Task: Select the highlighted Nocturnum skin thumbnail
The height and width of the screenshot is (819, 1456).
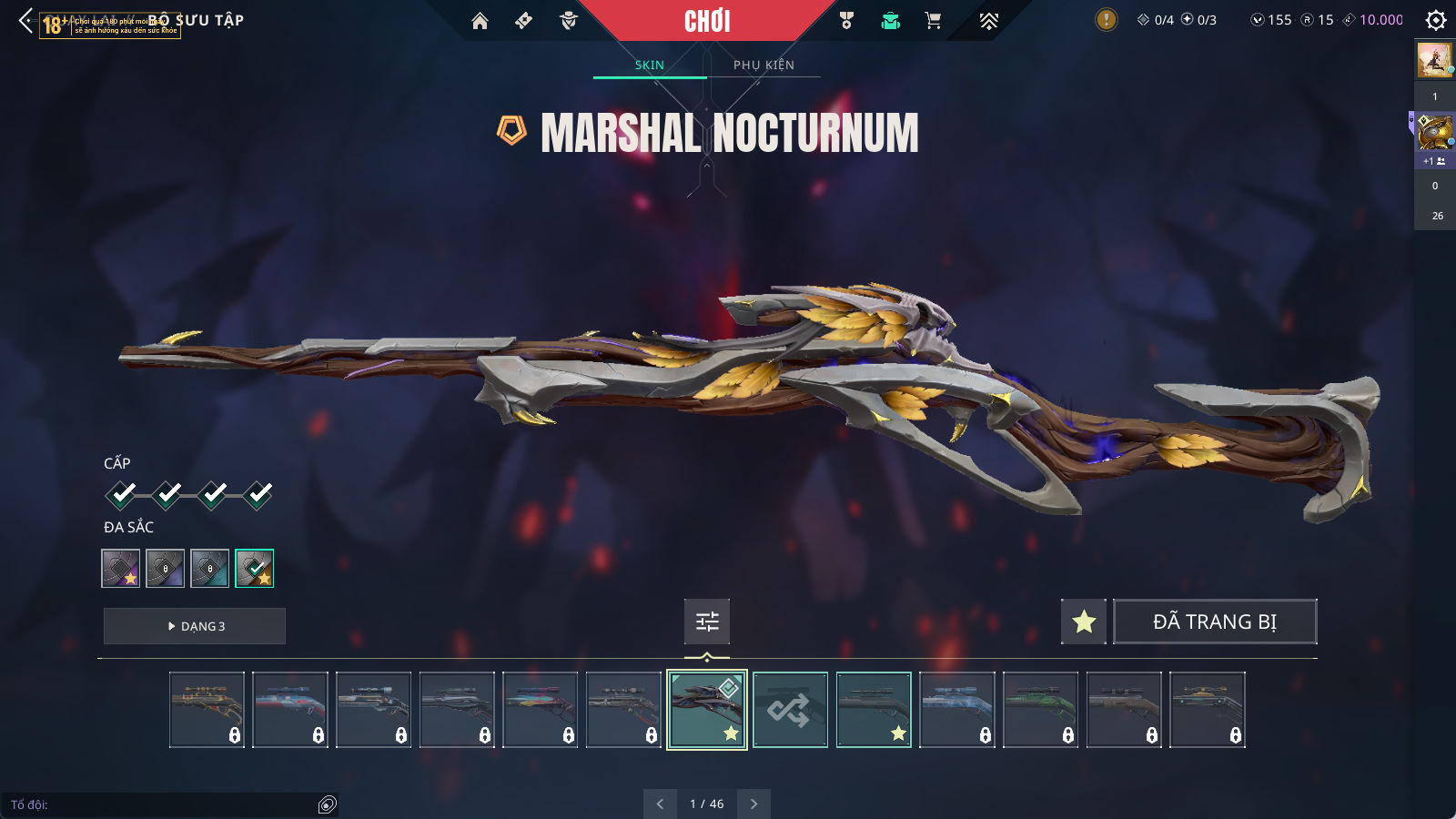Action: click(x=707, y=710)
